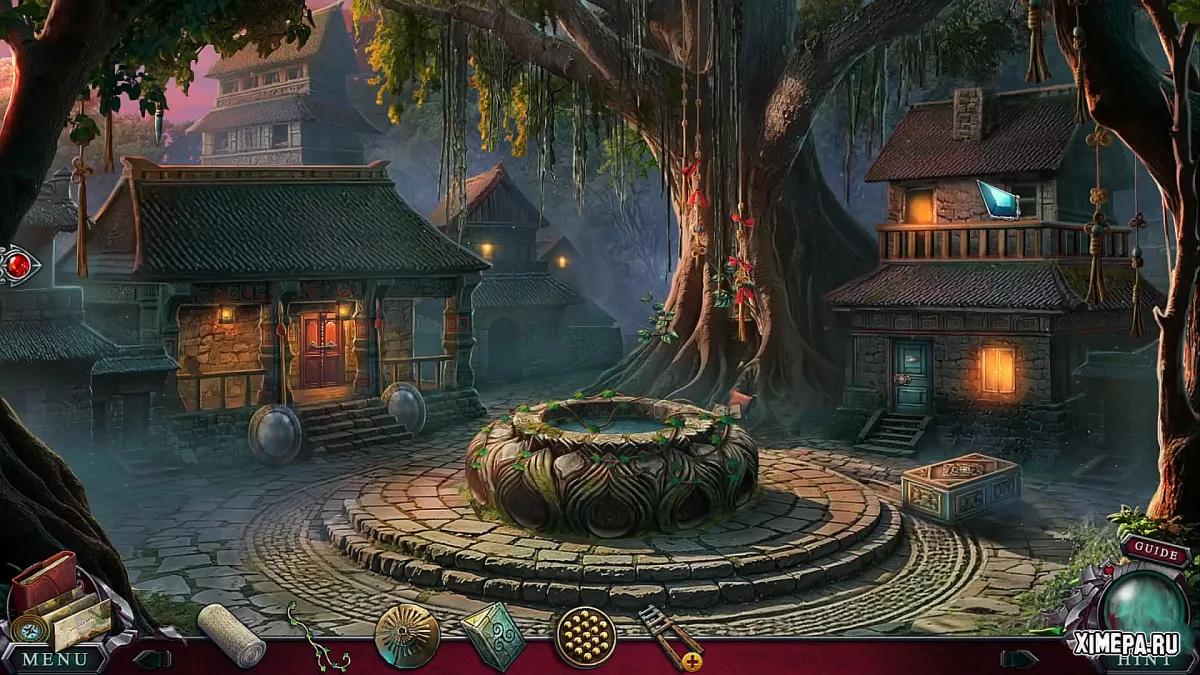The width and height of the screenshot is (1200, 675).
Task: Pick the round bronze disc item
Action: [407, 635]
